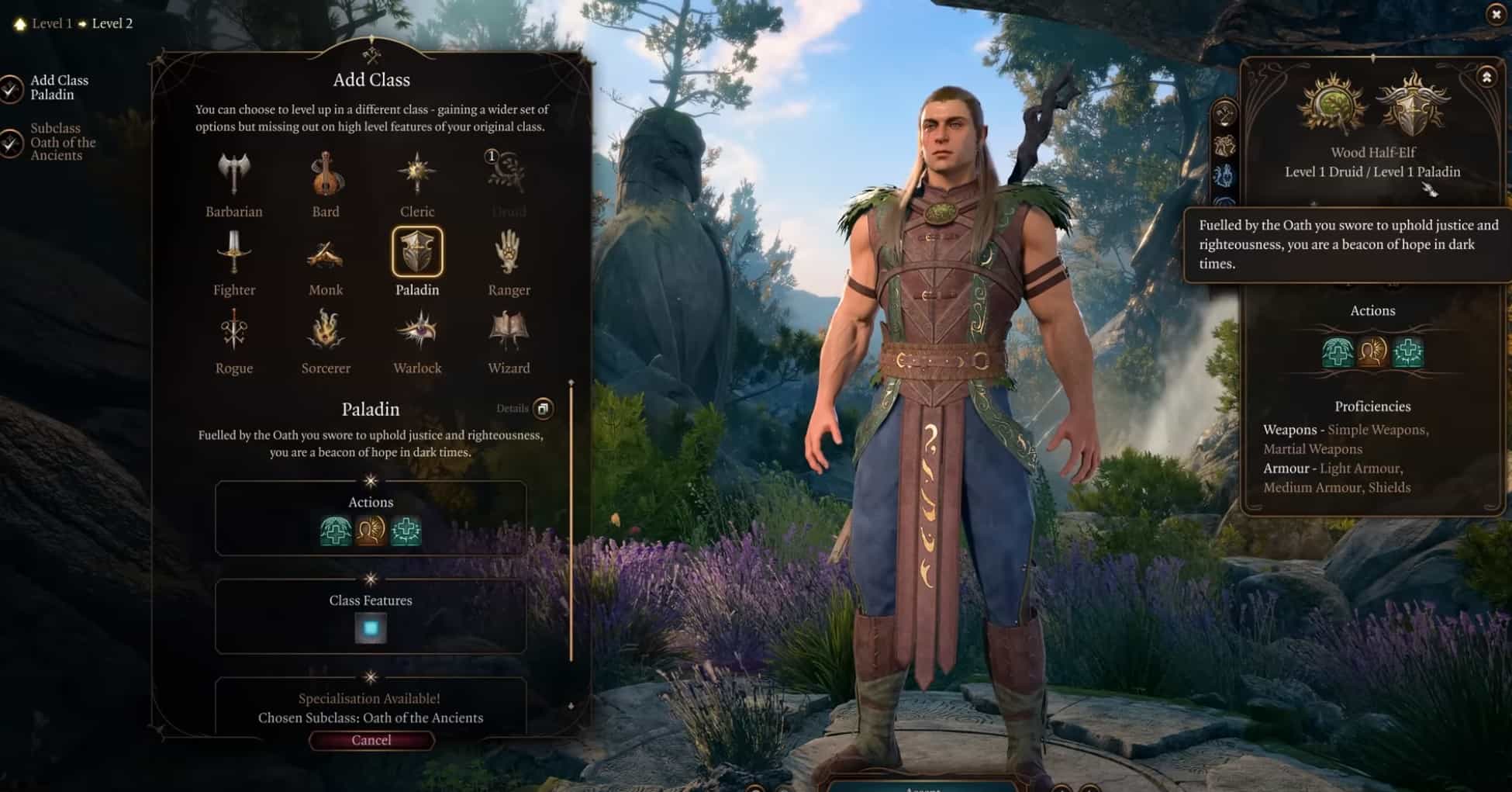
Task: Click the highlighted Paladin shield icon
Action: tap(418, 251)
